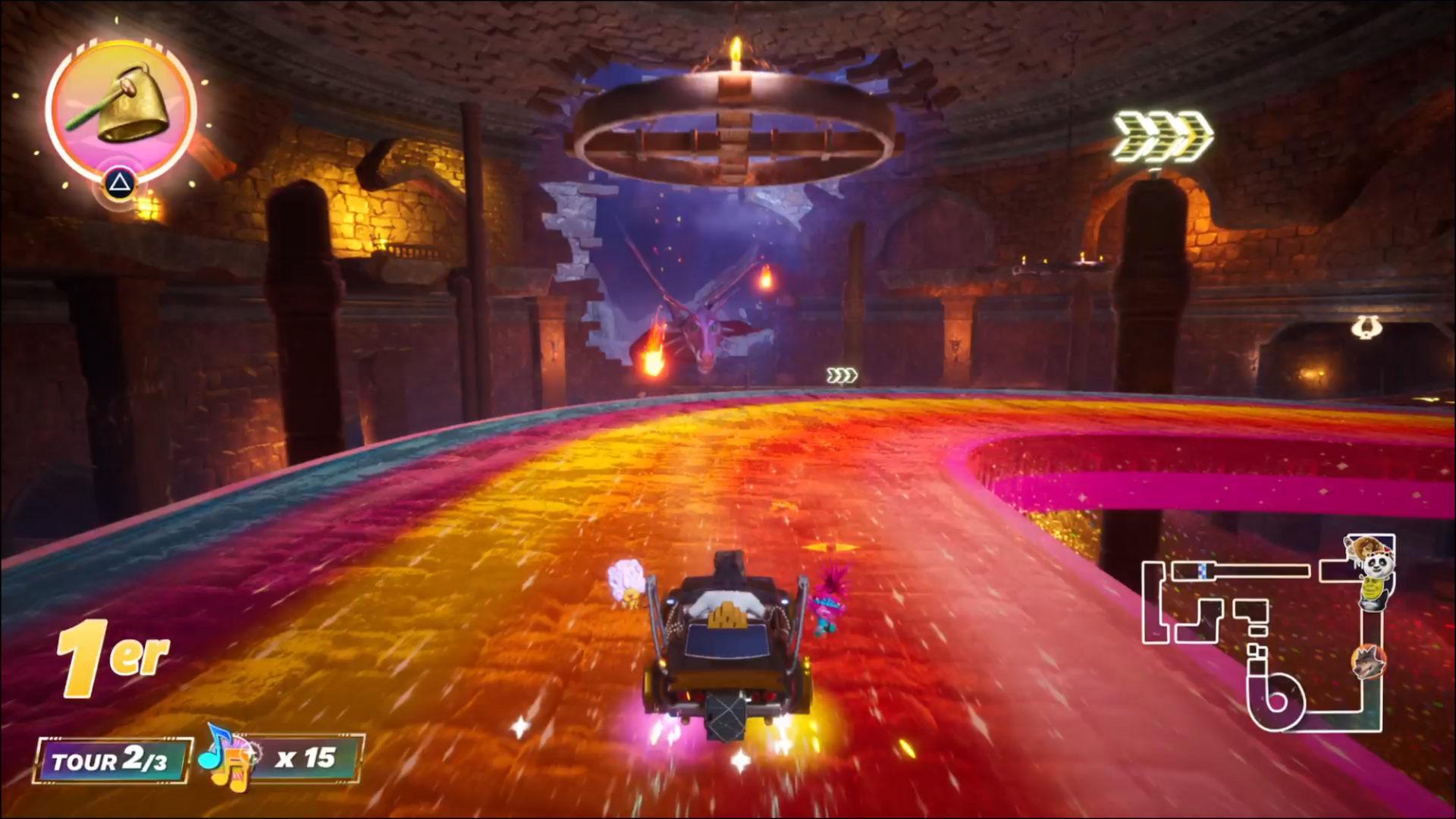Viewport: 1456px width, 819px height.
Task: Select the checkered finish line on minimap
Action: (x=1203, y=570)
